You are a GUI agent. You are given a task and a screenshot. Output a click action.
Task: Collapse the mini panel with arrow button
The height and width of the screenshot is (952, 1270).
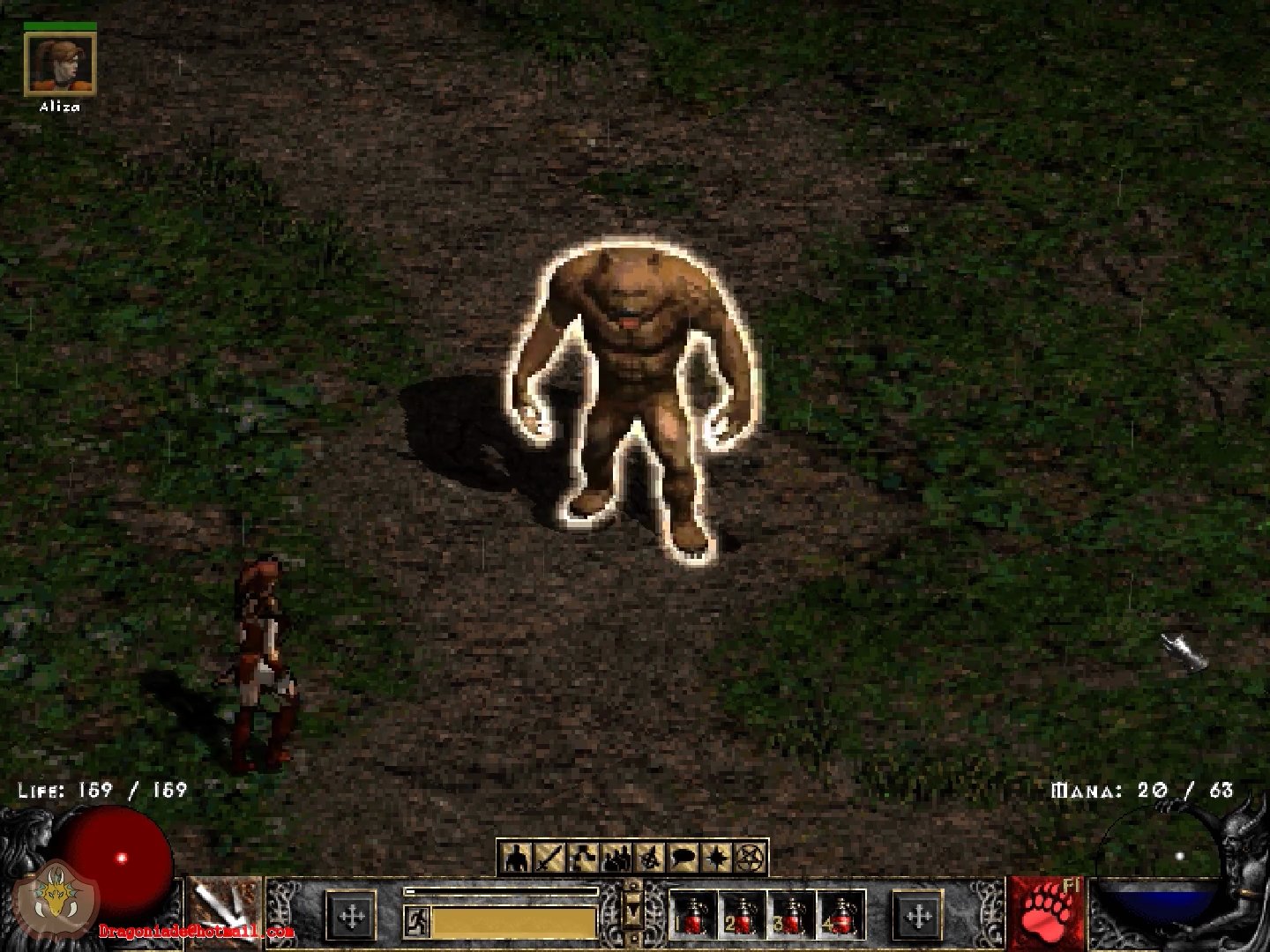click(632, 908)
